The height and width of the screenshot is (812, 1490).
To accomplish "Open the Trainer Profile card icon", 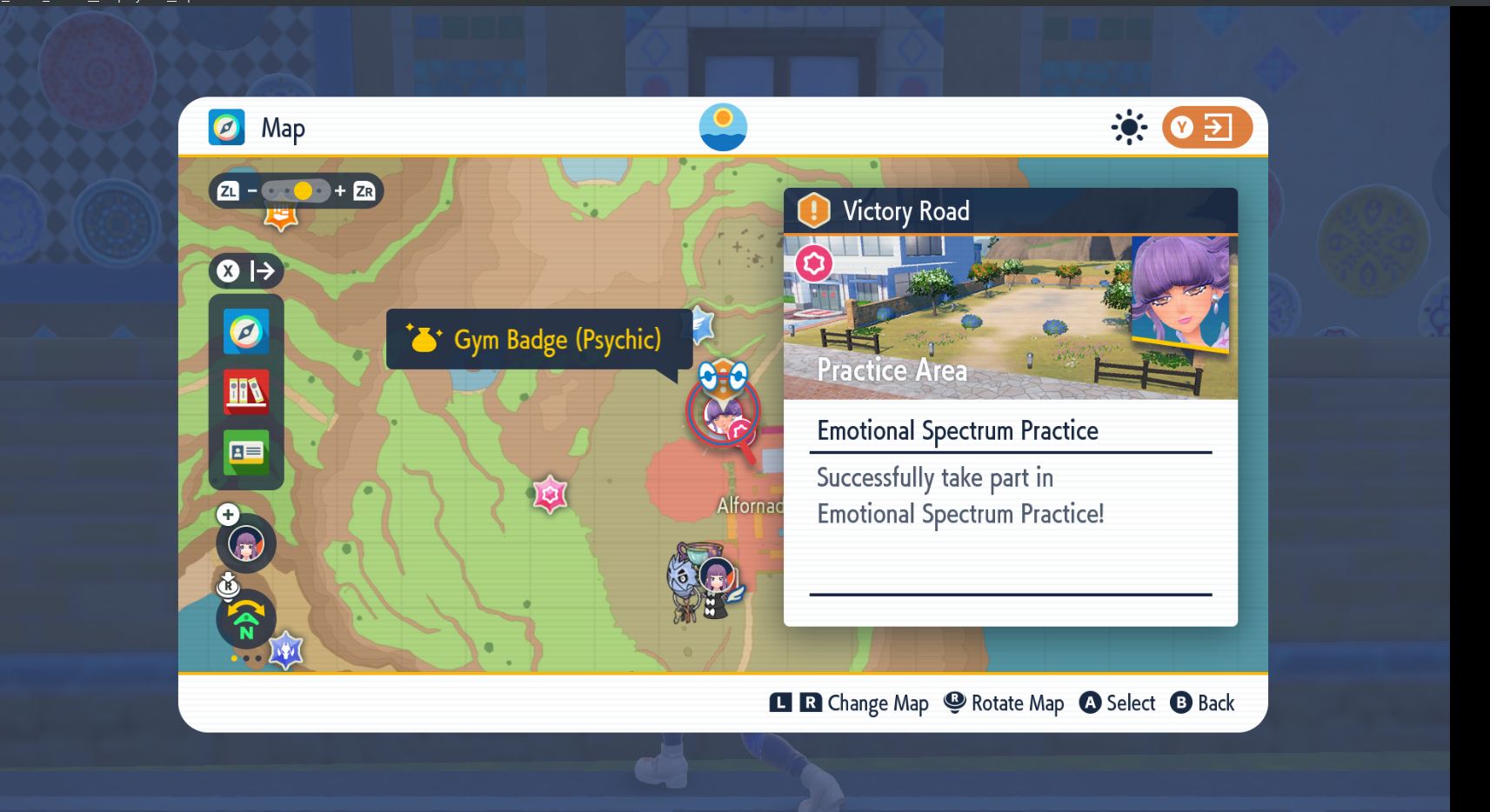I will click(246, 451).
